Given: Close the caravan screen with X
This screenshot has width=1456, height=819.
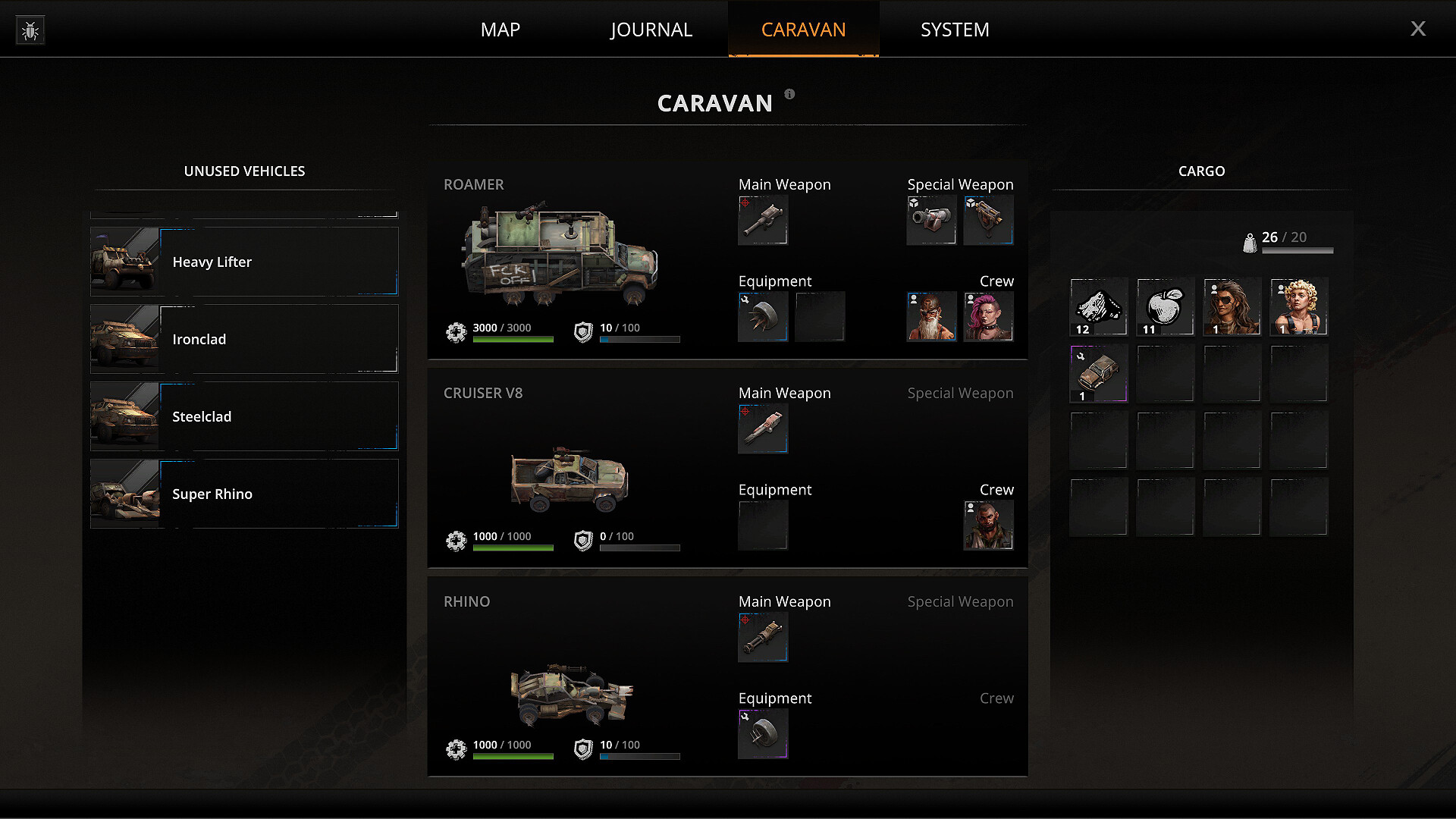Looking at the screenshot, I should tap(1417, 29).
